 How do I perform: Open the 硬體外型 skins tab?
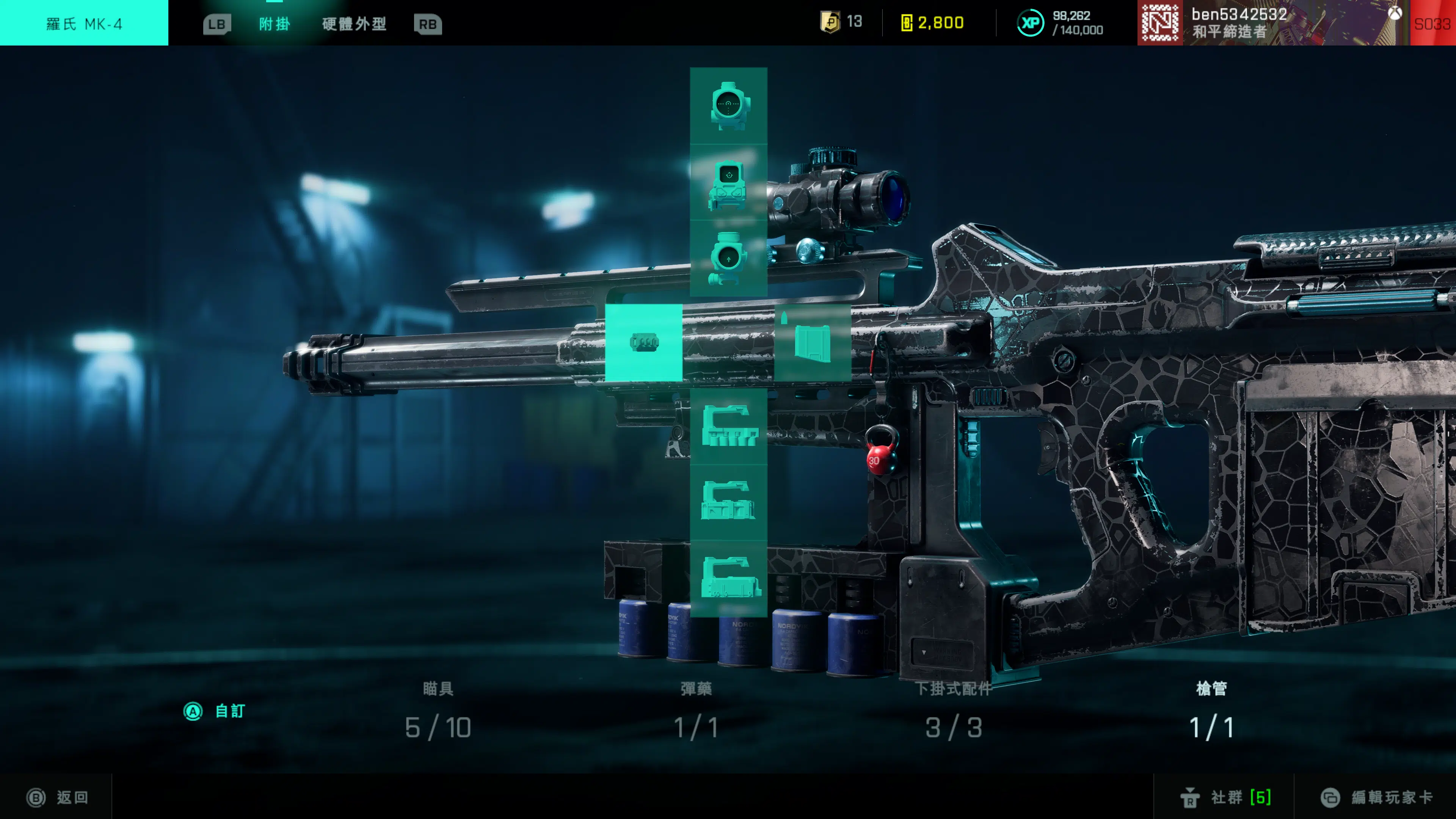coord(355,24)
